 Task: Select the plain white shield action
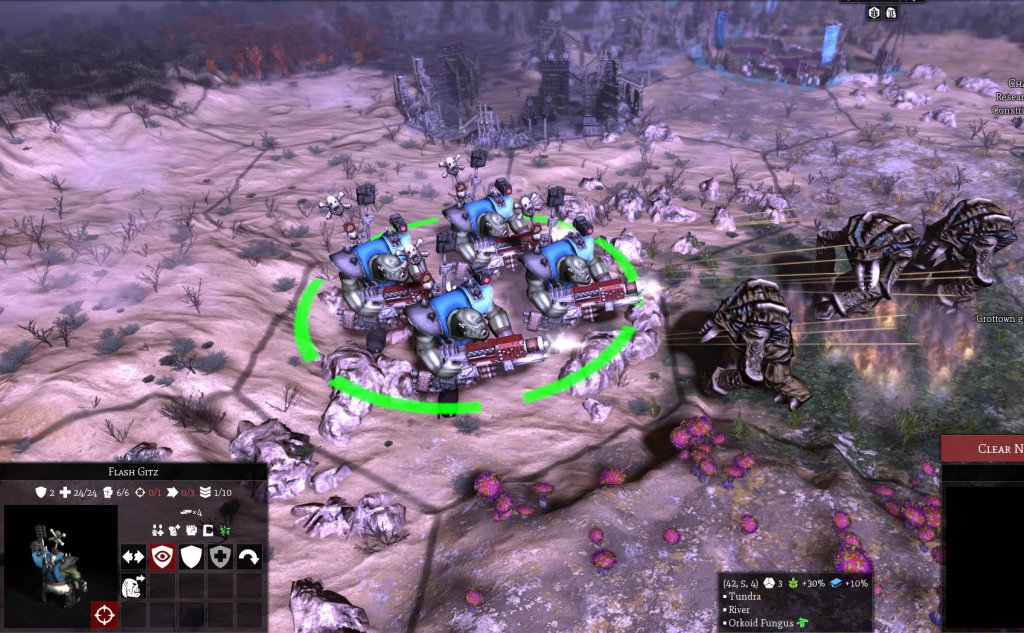pos(191,557)
